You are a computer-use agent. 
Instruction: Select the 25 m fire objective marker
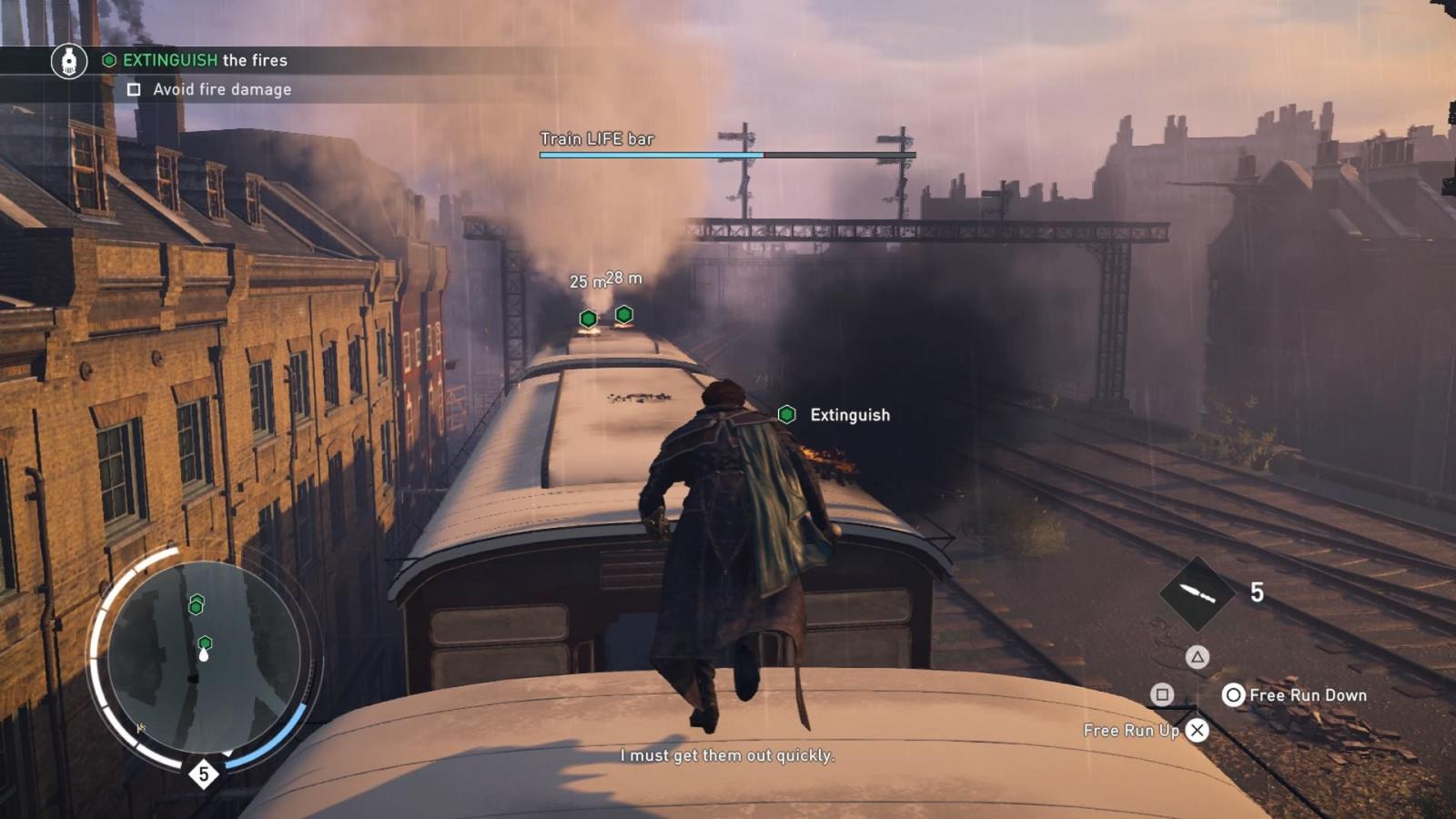click(589, 318)
